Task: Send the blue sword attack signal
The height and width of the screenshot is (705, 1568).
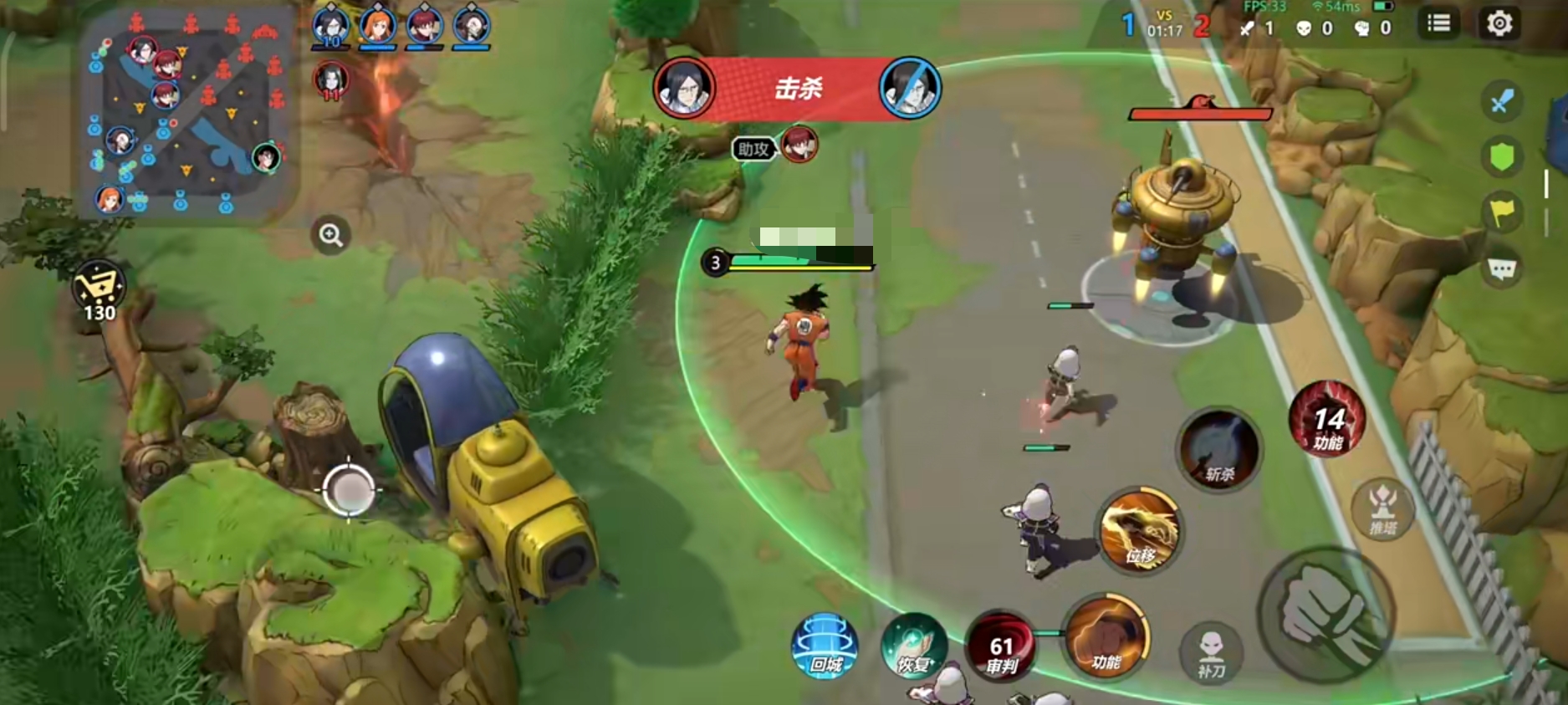Action: point(1502,102)
